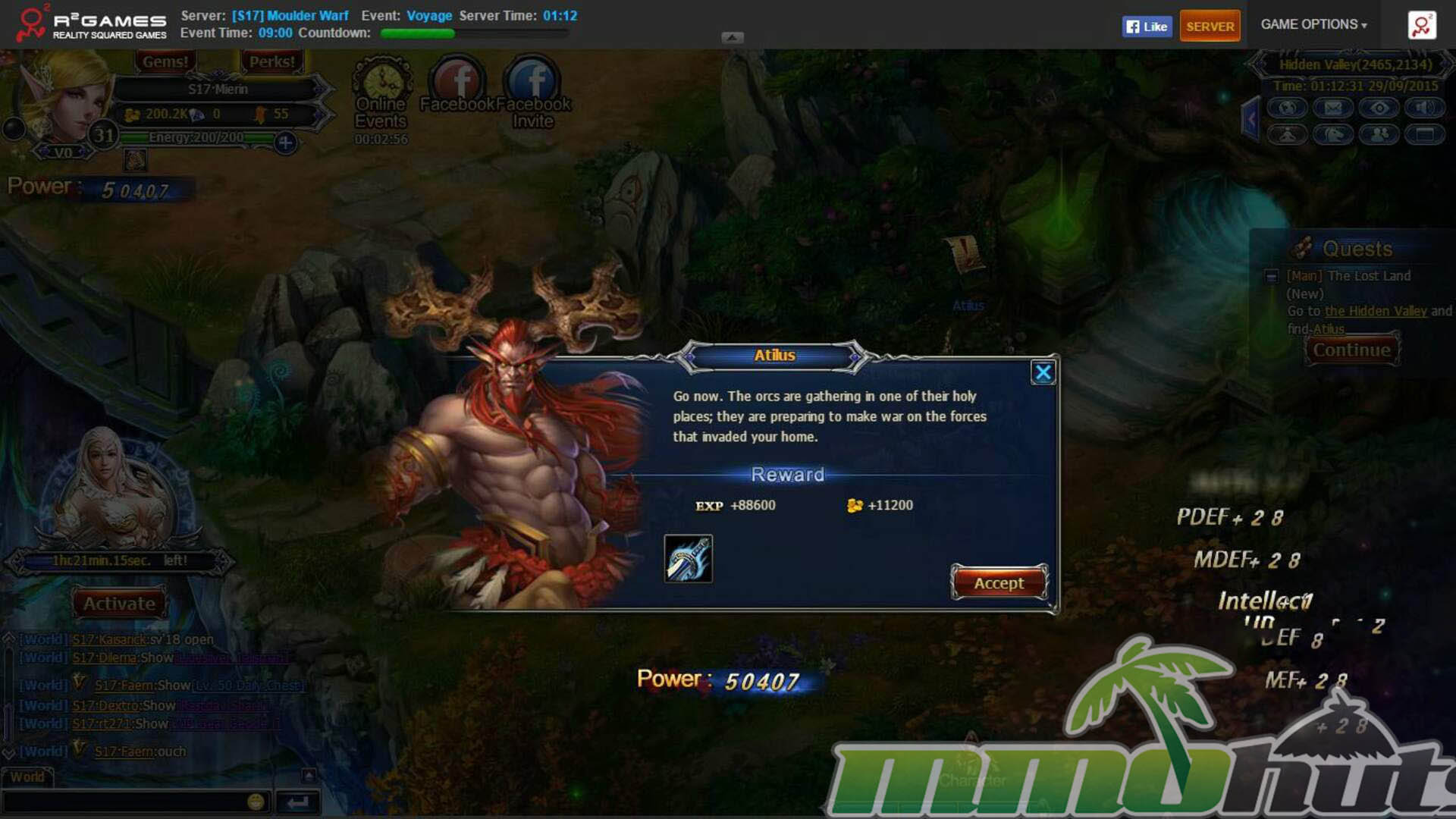Add energy with the plus button
This screenshot has height=819, width=1456.
285,142
